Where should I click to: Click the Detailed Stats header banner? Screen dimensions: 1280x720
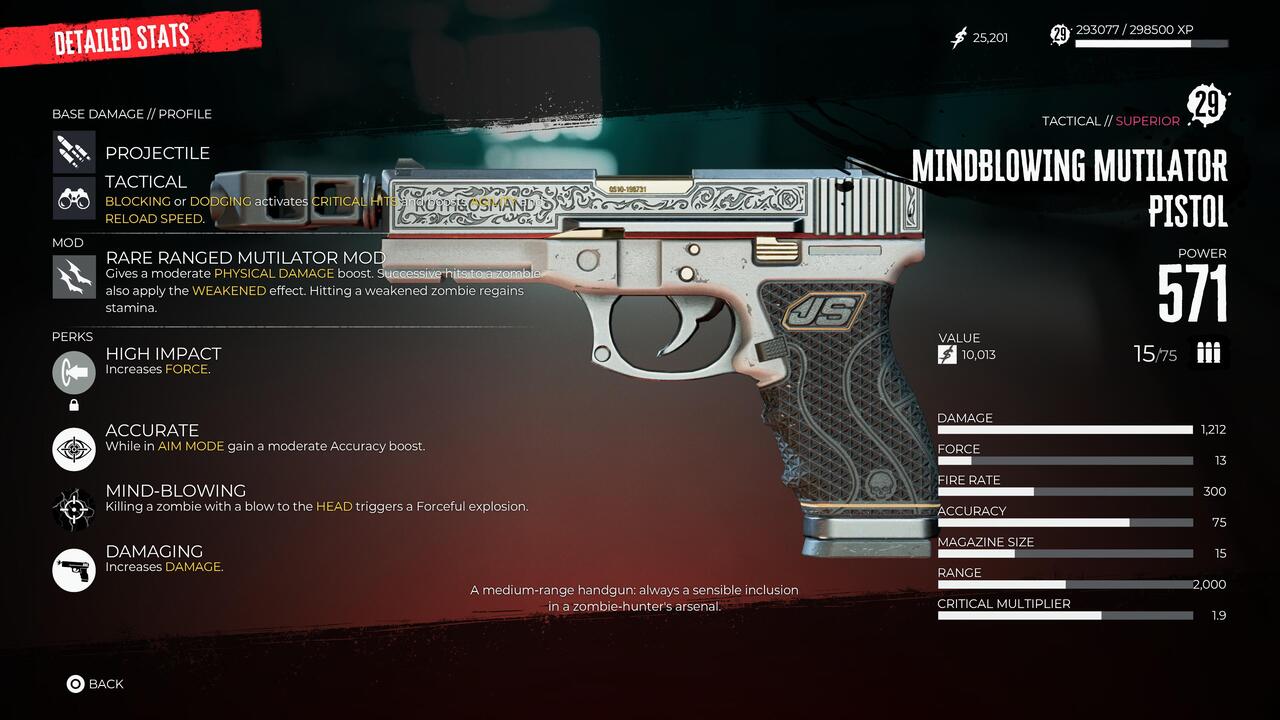pos(120,36)
